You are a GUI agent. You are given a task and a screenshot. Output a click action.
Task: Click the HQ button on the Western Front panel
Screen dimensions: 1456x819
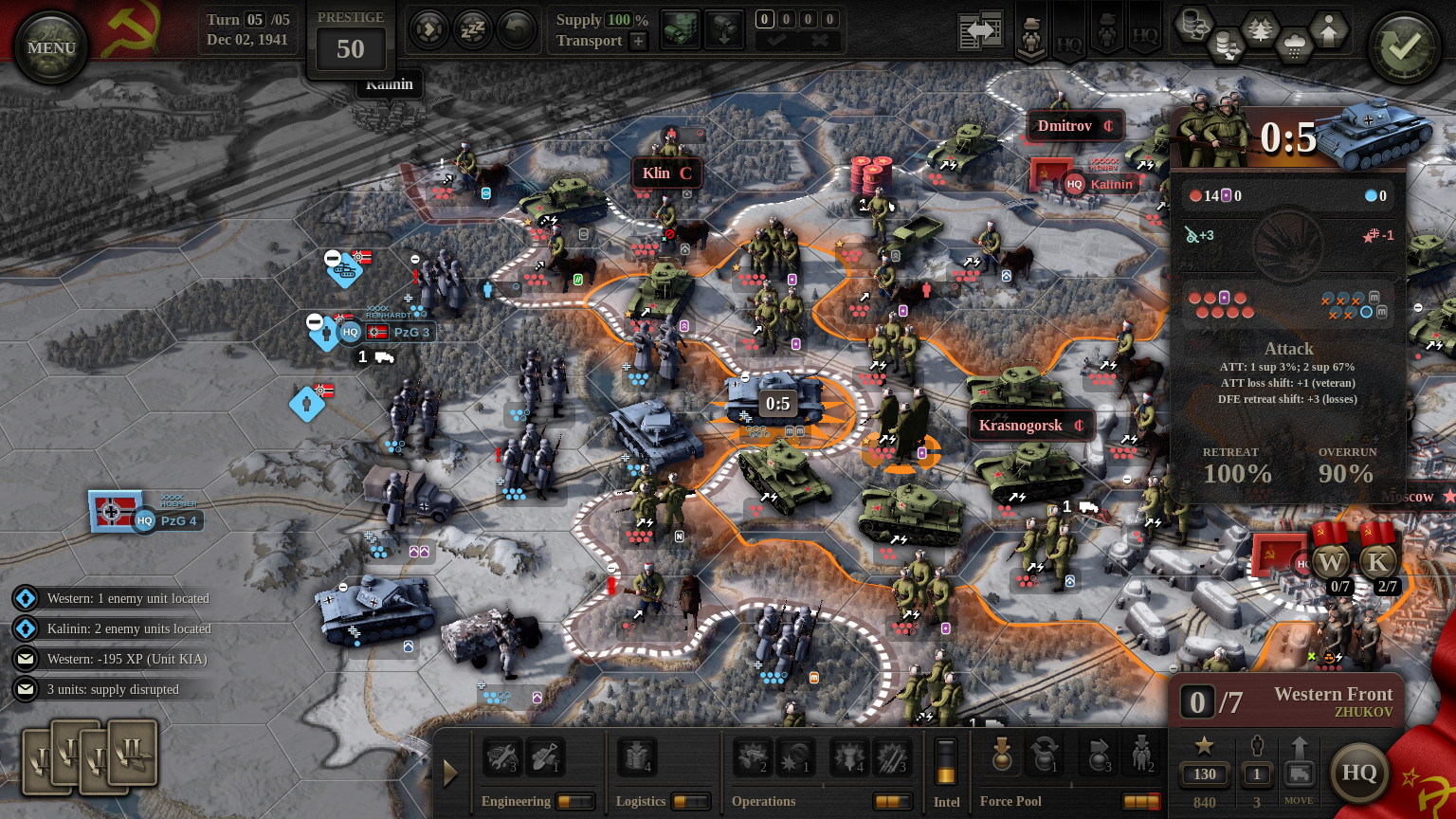tap(1358, 773)
